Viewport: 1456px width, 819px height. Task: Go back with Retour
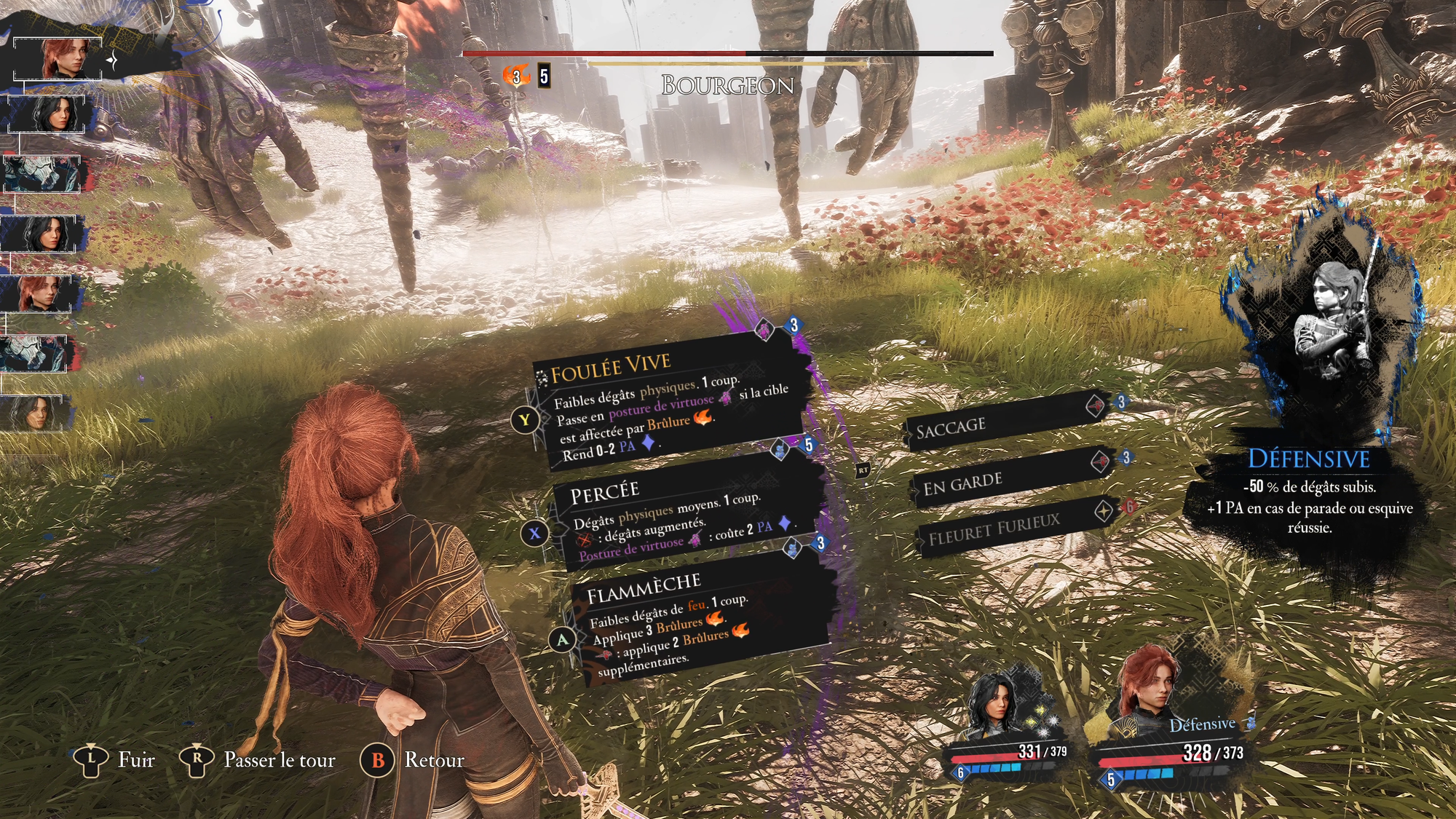tap(414, 760)
